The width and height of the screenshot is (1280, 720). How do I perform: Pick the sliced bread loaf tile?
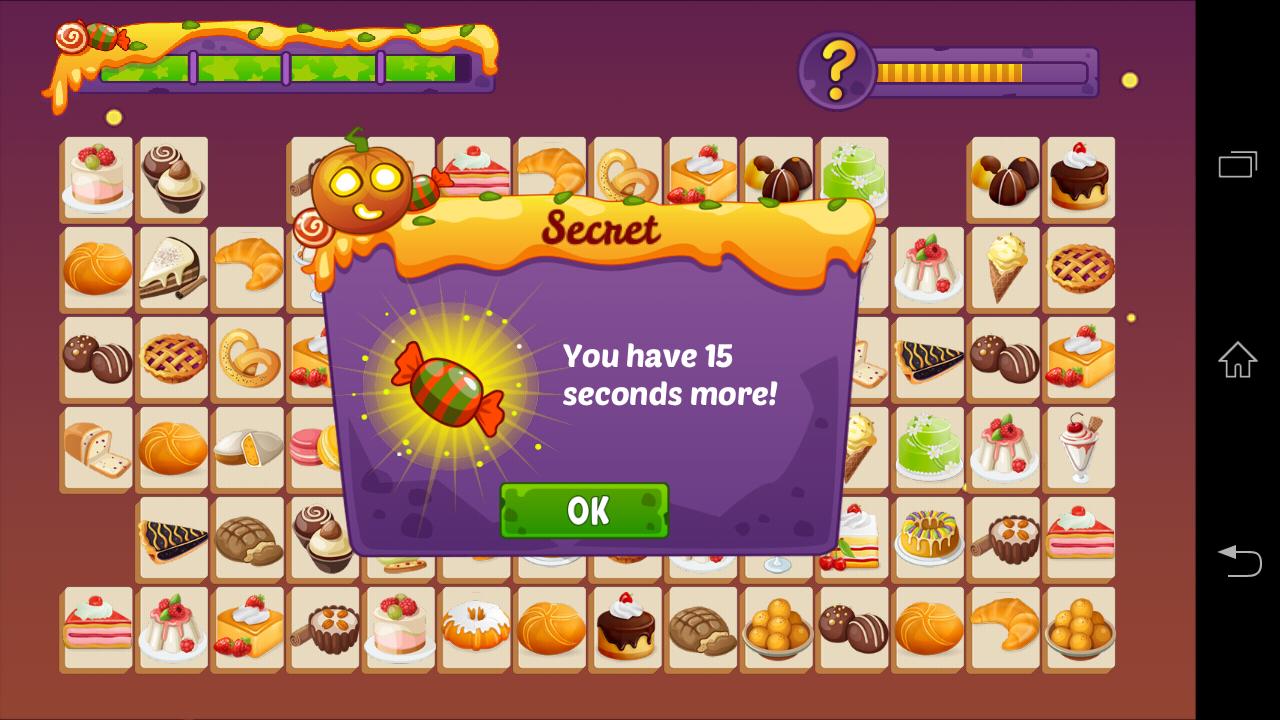[97, 449]
